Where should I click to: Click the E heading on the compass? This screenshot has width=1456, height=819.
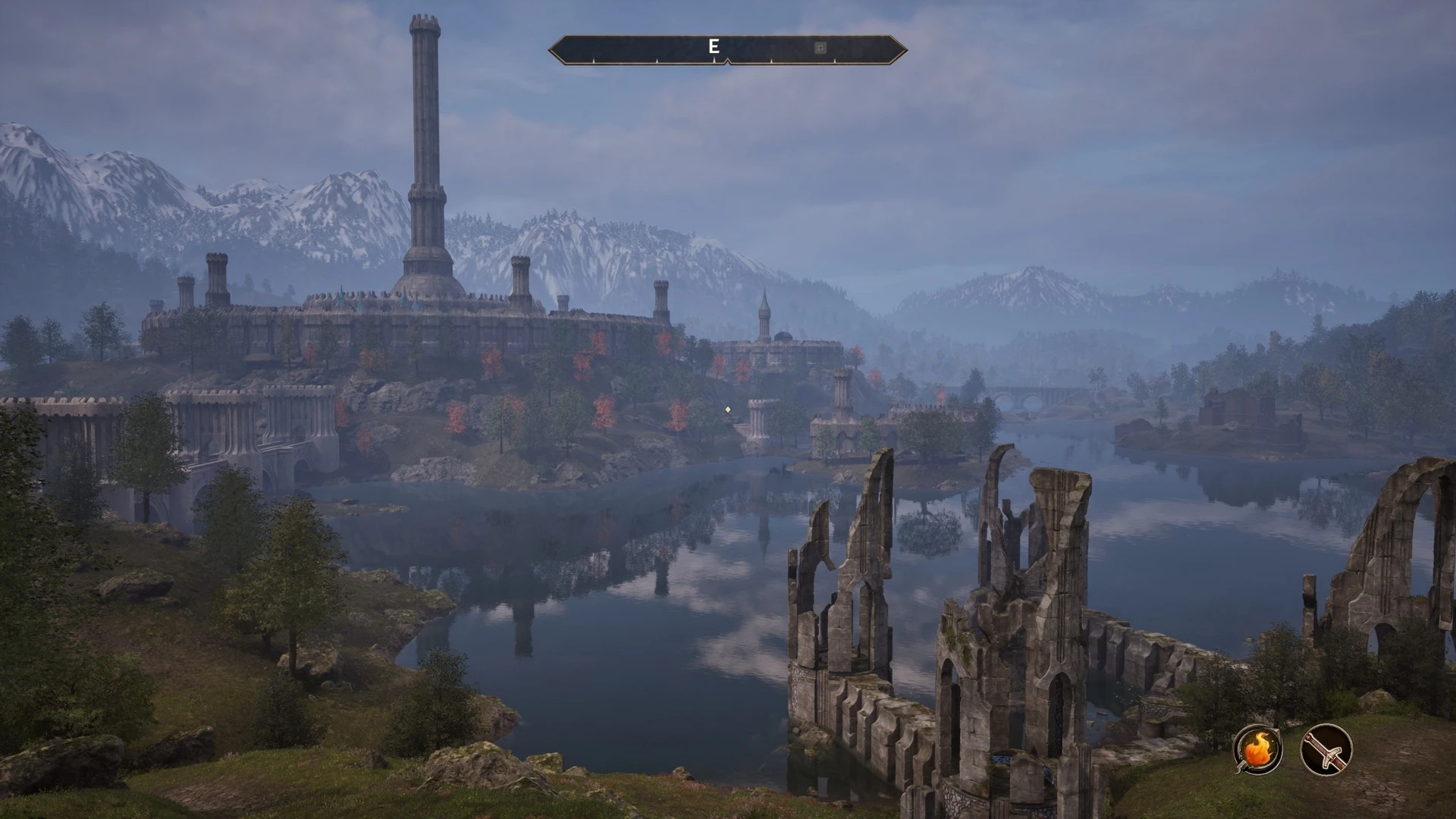pos(713,45)
